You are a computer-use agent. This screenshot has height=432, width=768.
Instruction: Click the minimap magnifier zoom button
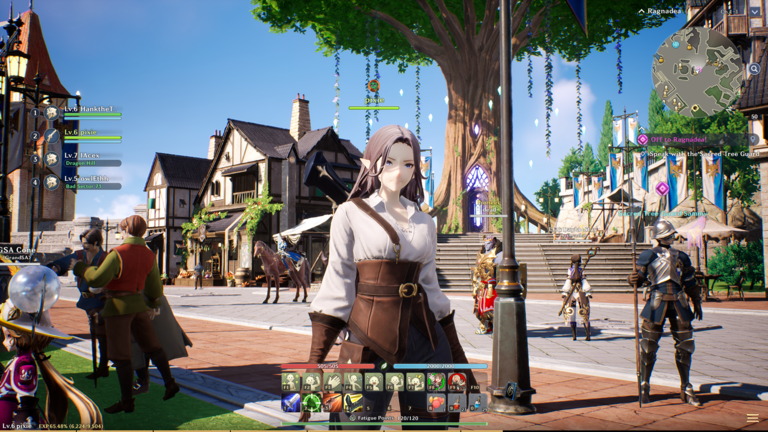tap(753, 70)
